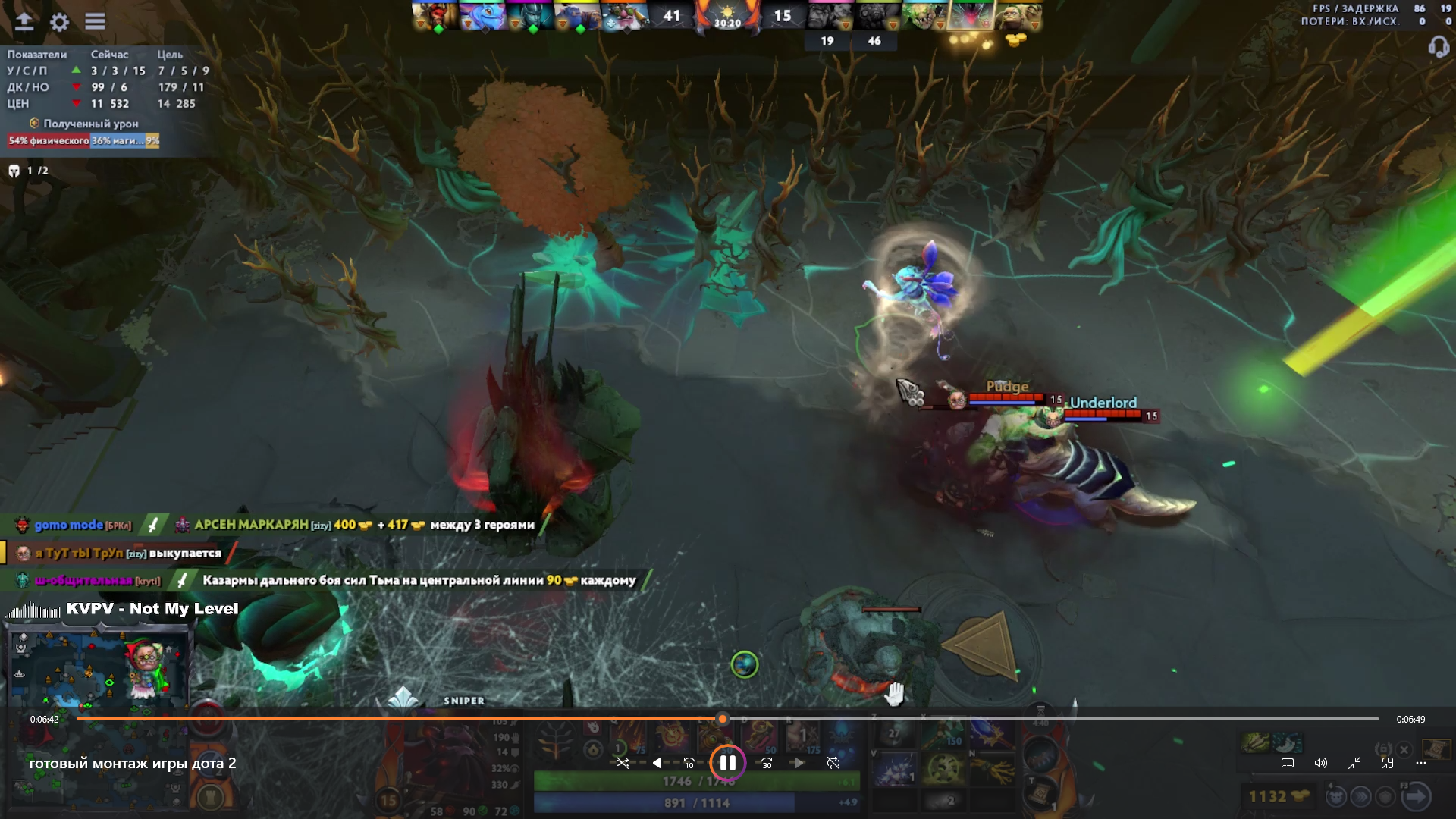Click the dashboard arrow icon beside the gear
This screenshot has height=819, width=1456.
(x=24, y=22)
